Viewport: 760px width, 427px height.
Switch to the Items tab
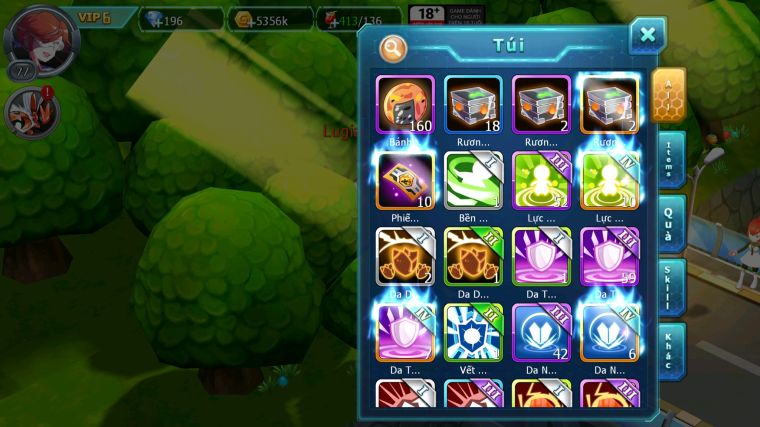670,159
